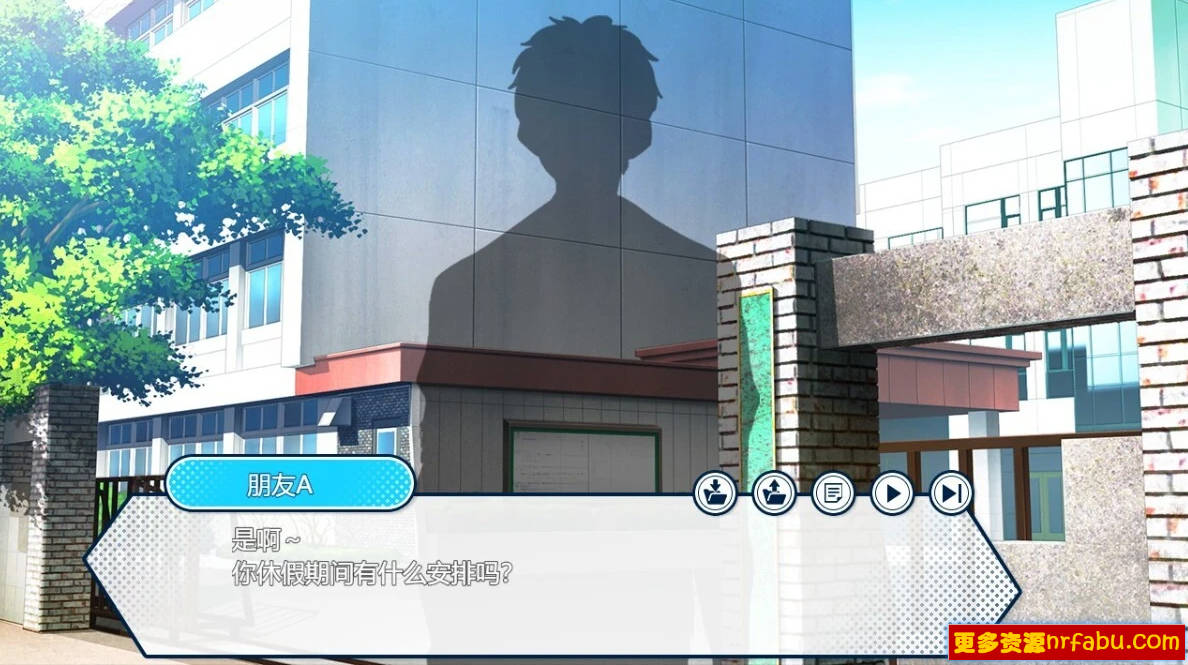Activate the skip-forward dialogue button
This screenshot has height=665, width=1188.
tap(951, 493)
